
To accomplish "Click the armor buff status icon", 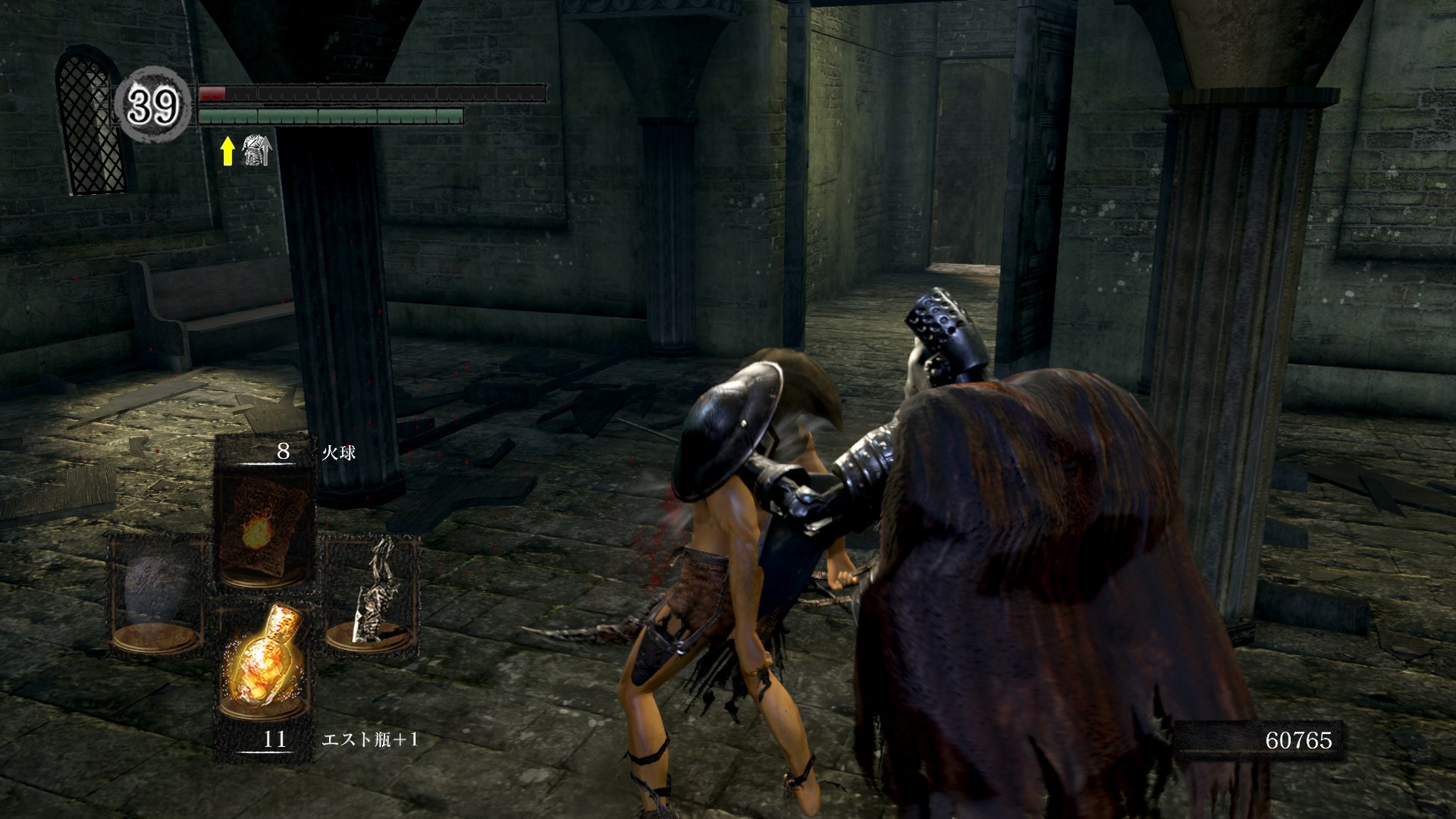I will 256,149.
